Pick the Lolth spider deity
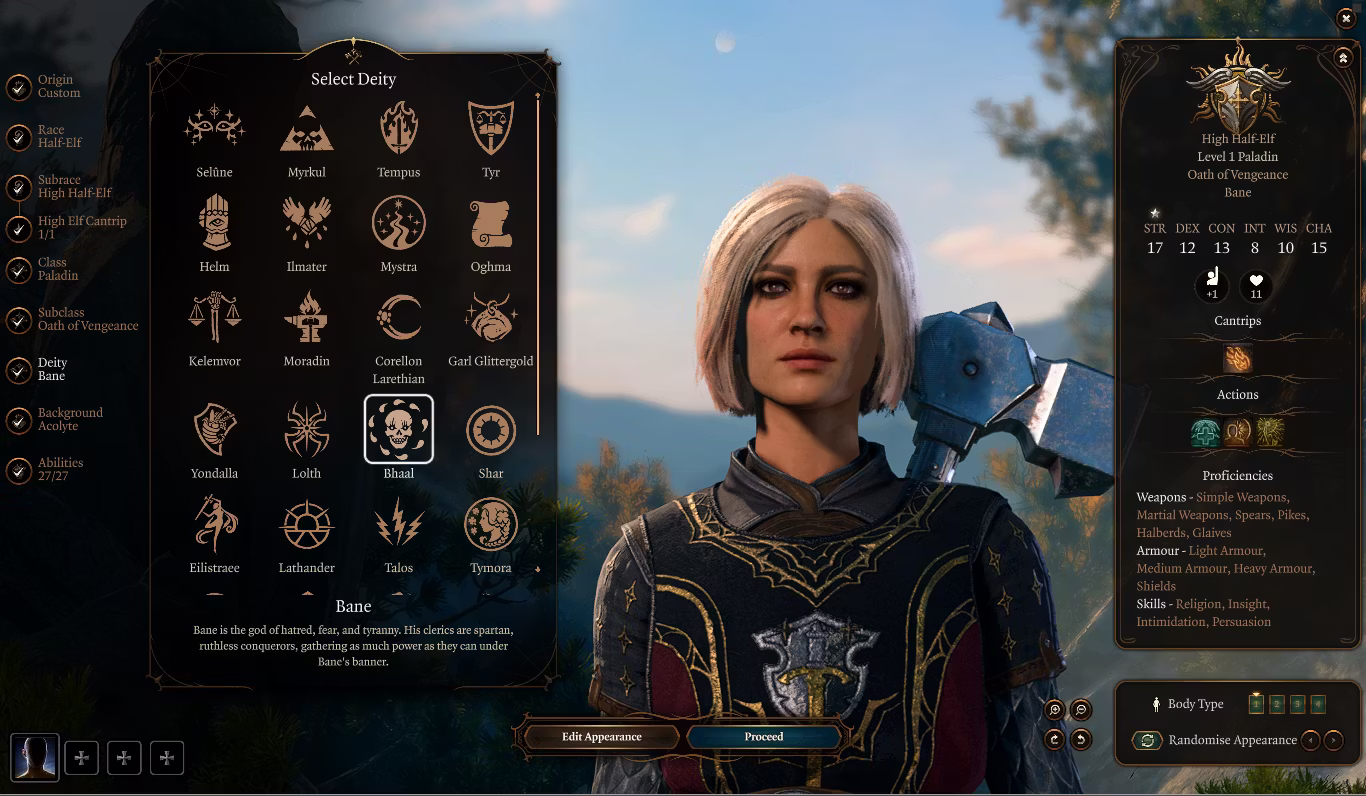This screenshot has height=796, width=1366. click(306, 429)
